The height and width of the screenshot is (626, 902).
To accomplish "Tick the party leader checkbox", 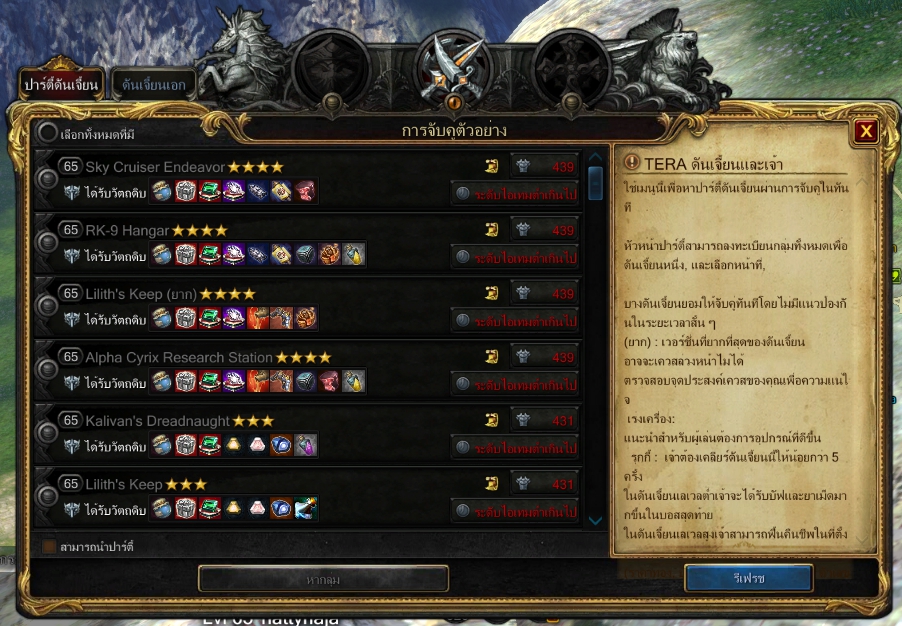I will click(x=49, y=547).
